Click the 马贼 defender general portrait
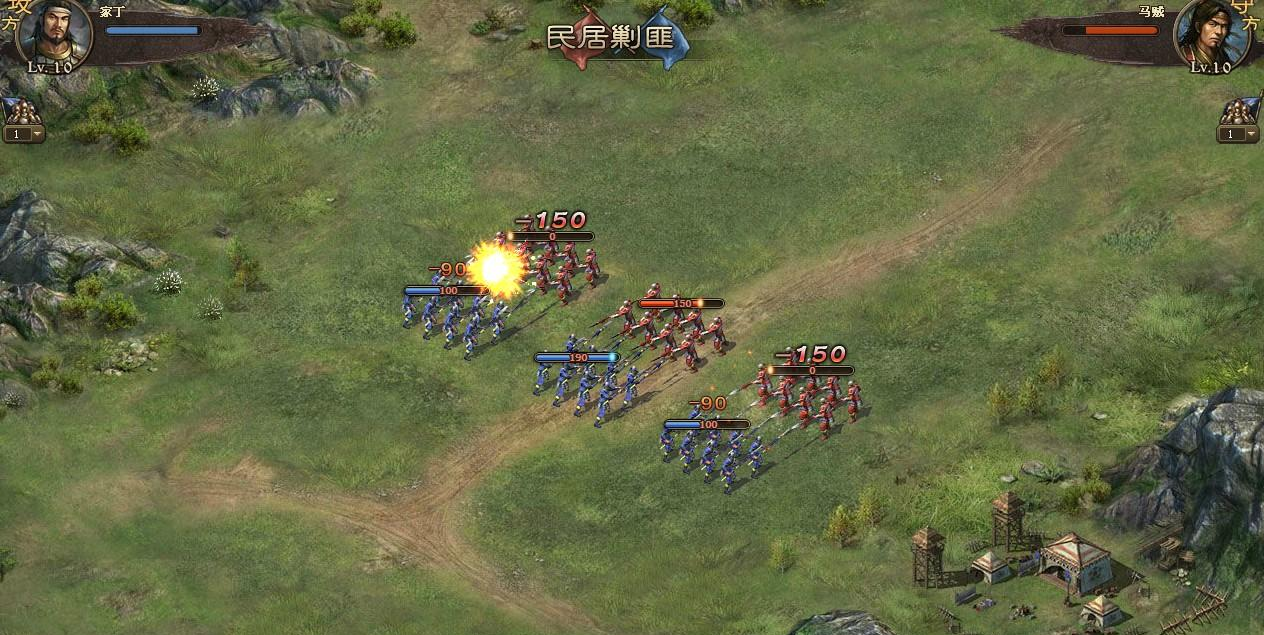Screen dimensions: 1264x635 (1210, 32)
